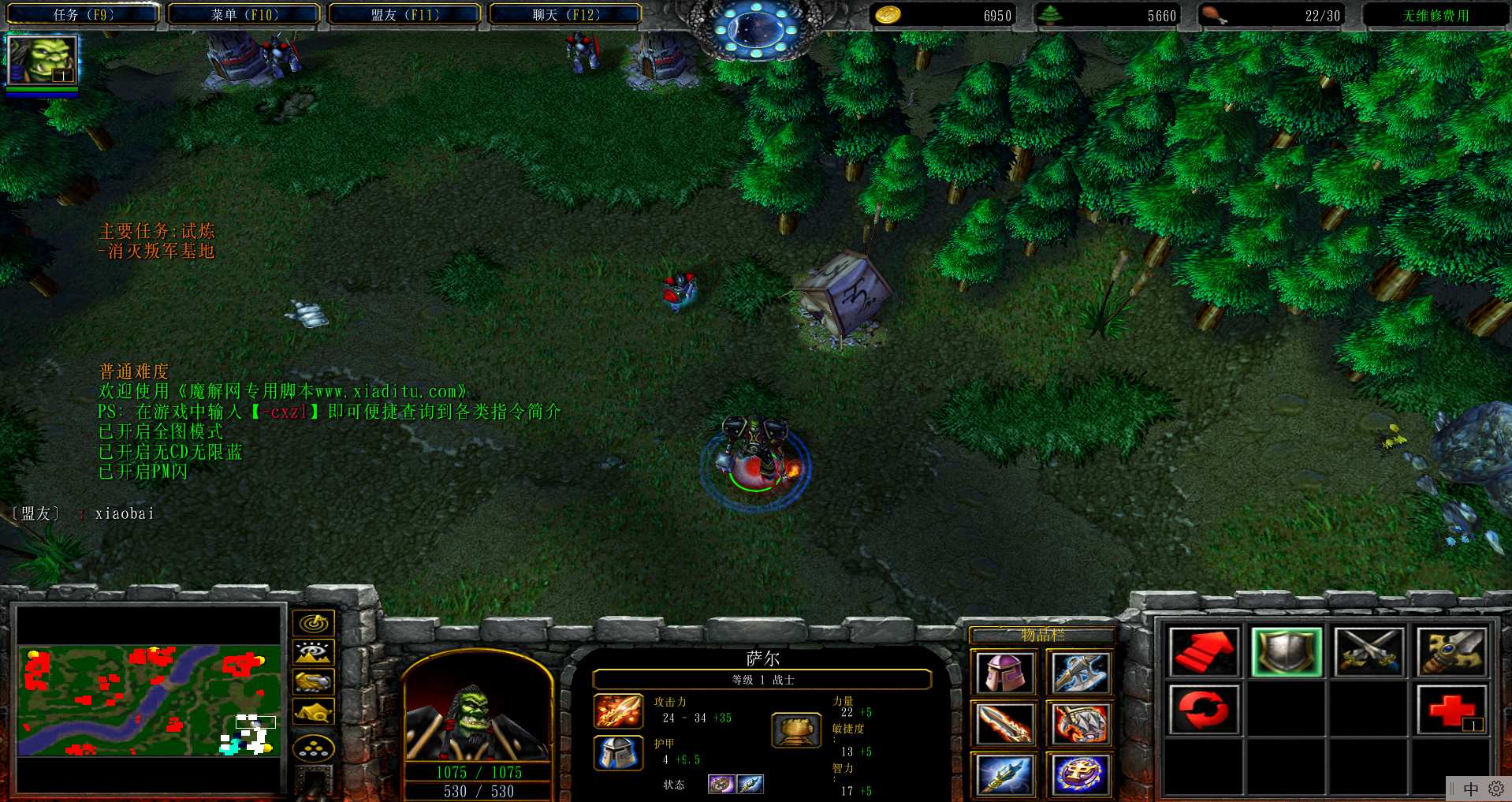Select the round purple-gold emblem inventory item
The image size is (1512, 802).
click(1079, 774)
